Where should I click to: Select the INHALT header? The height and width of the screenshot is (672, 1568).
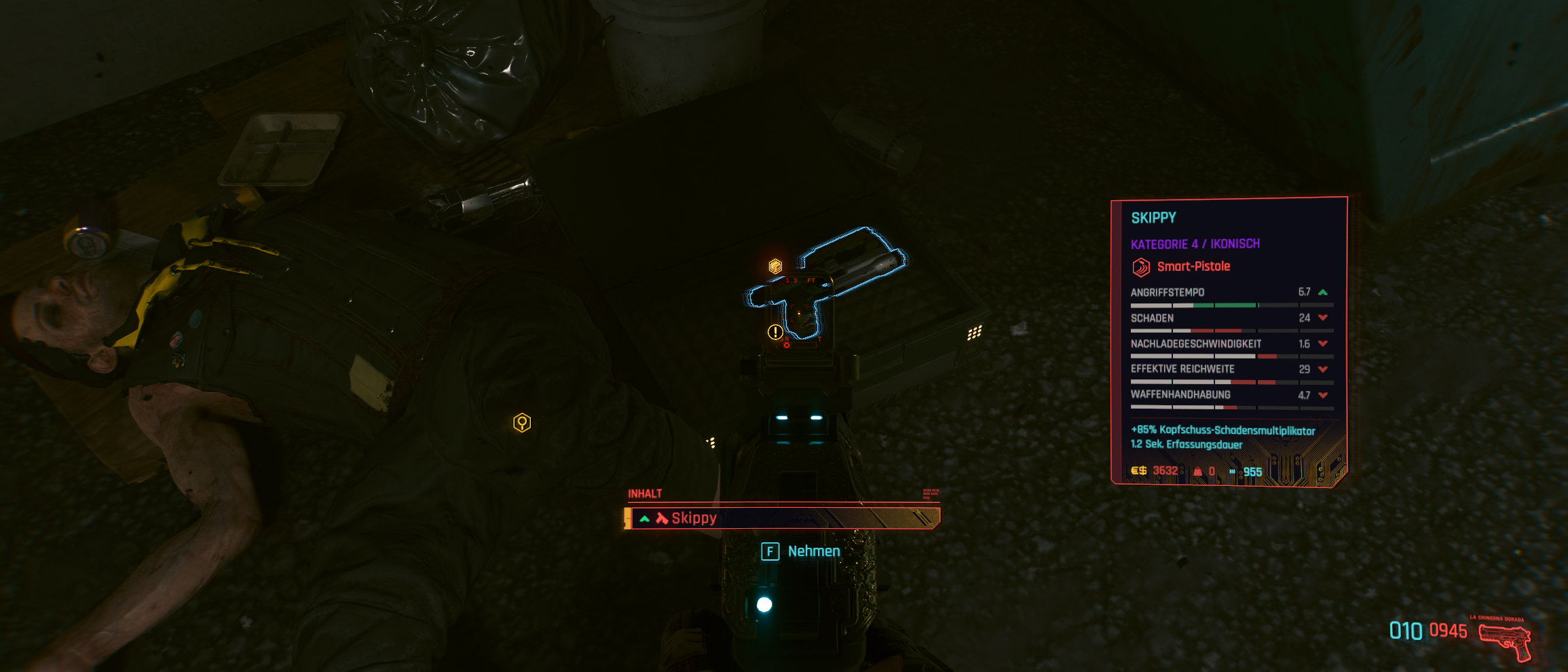646,495
